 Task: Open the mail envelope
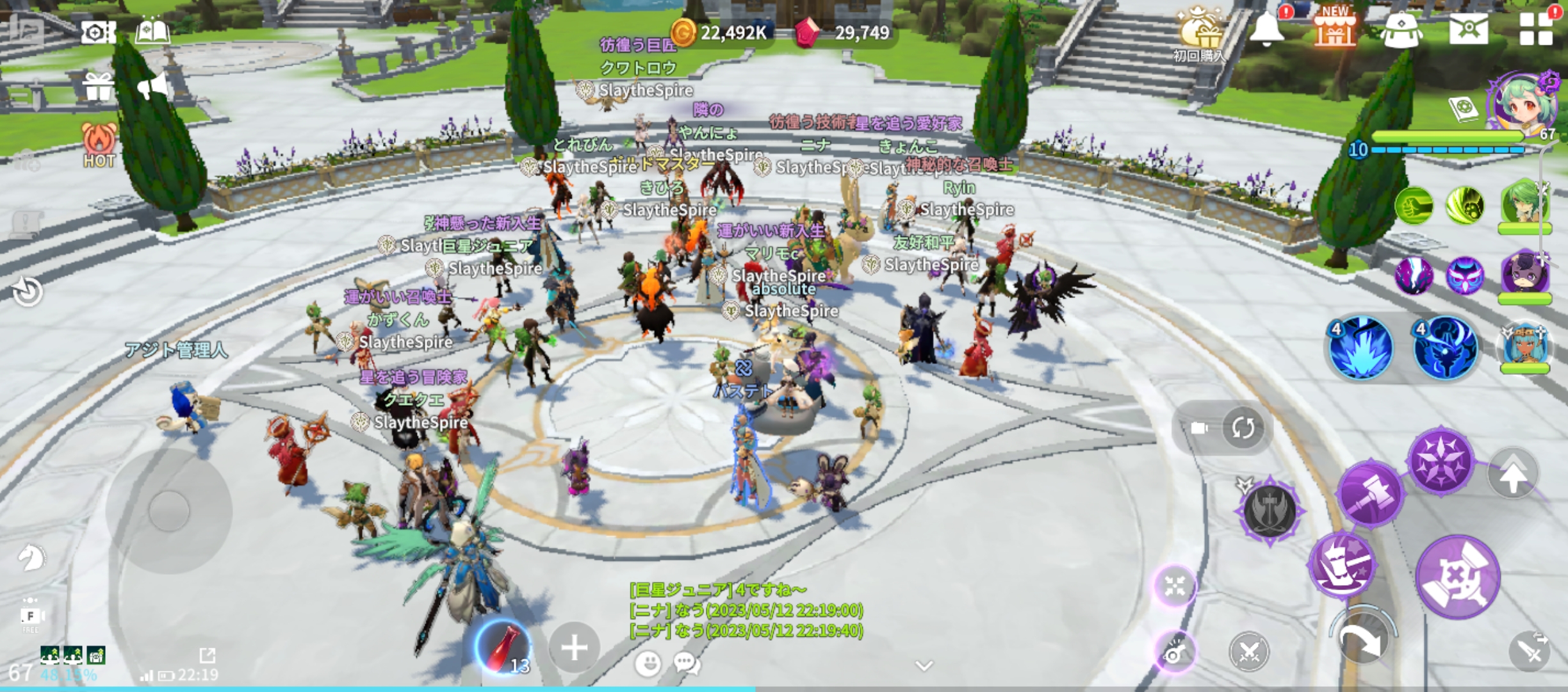tap(1468, 29)
